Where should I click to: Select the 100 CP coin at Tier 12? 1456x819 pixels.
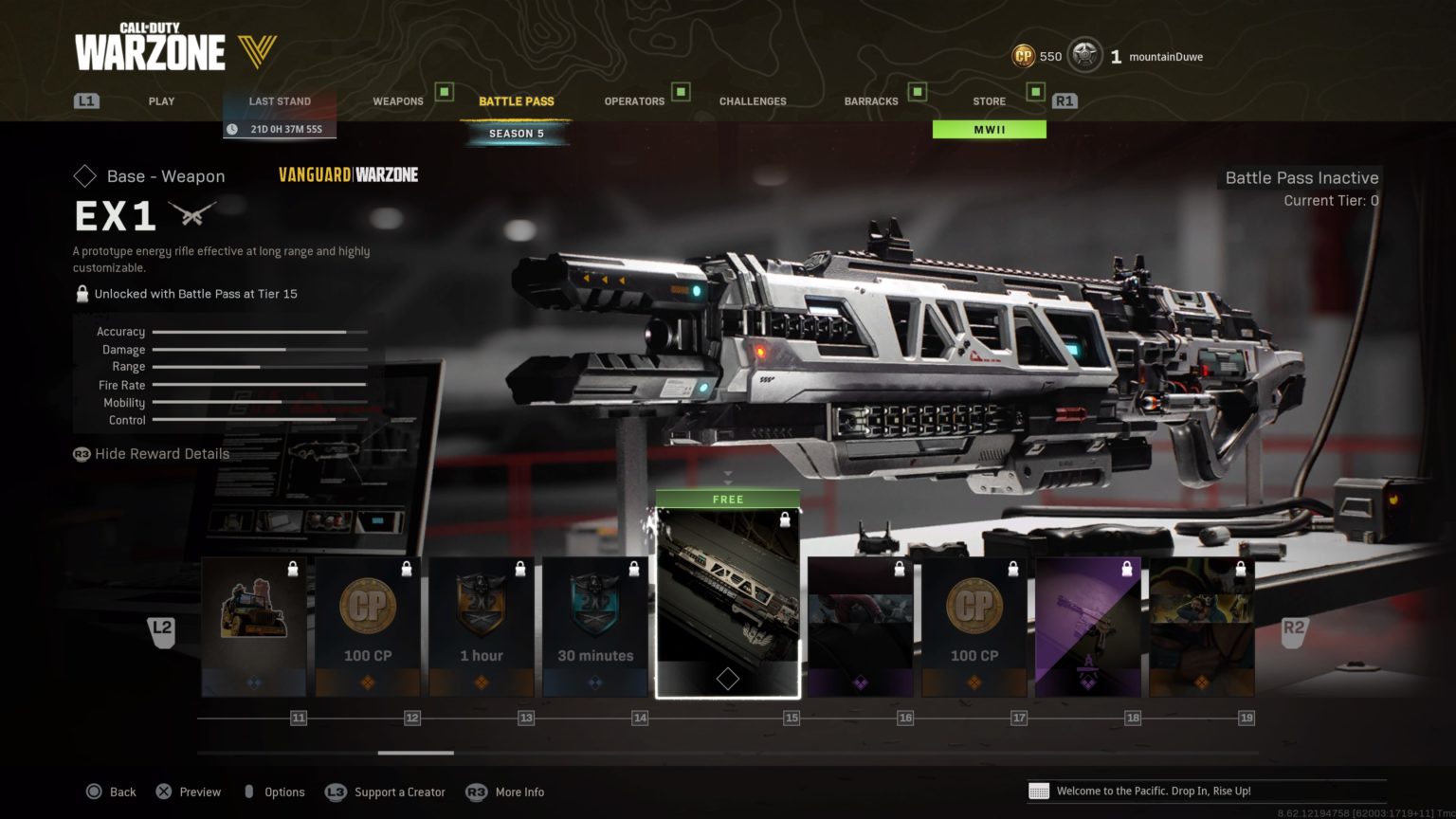tap(368, 607)
